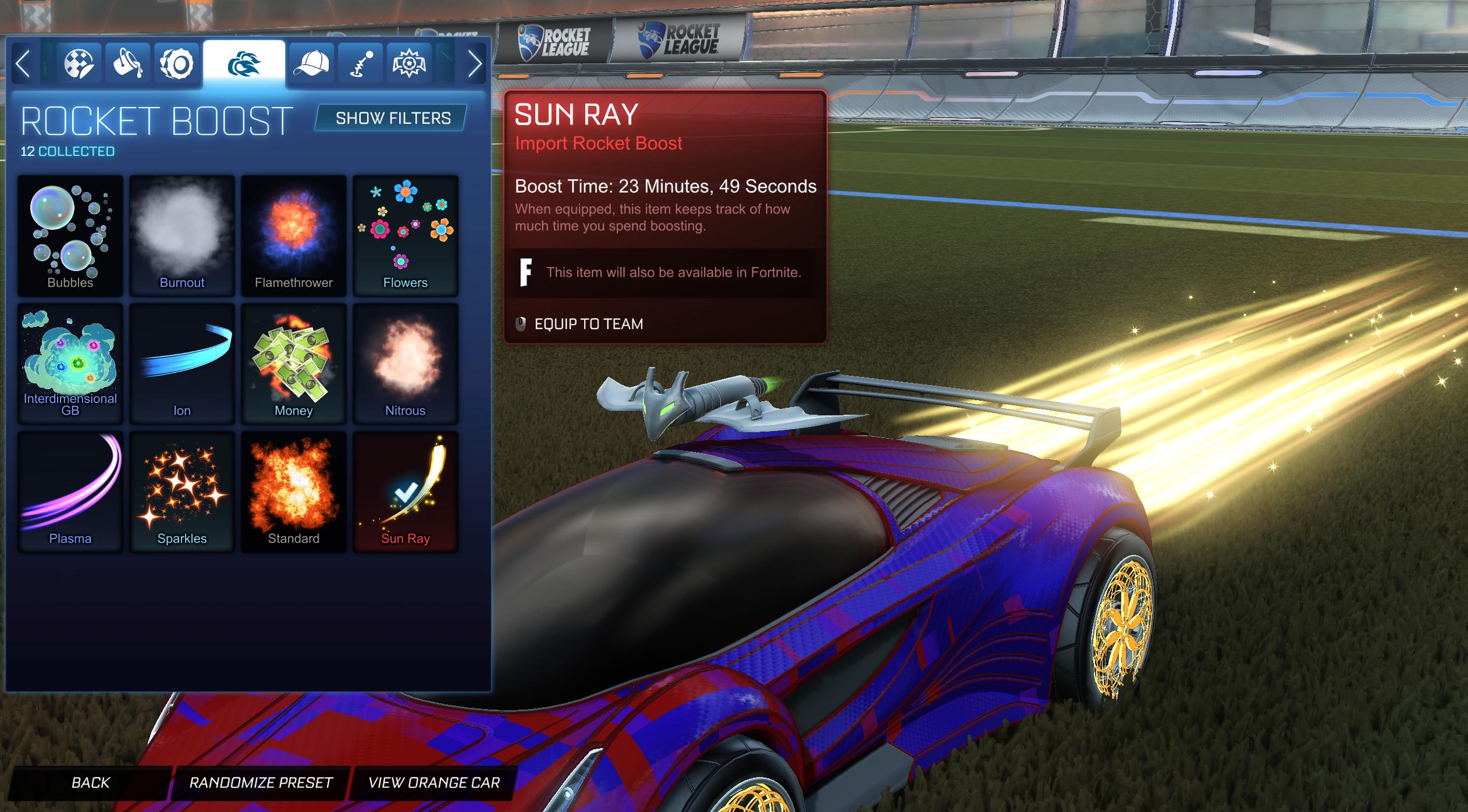
Task: Open the Goal Explosion customization icon
Action: pyautogui.click(x=410, y=63)
